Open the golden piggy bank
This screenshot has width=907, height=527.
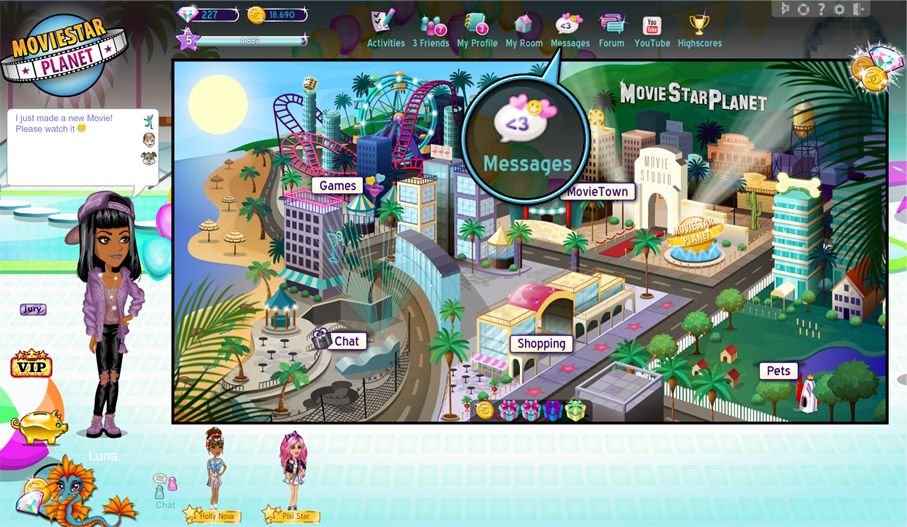pos(38,425)
